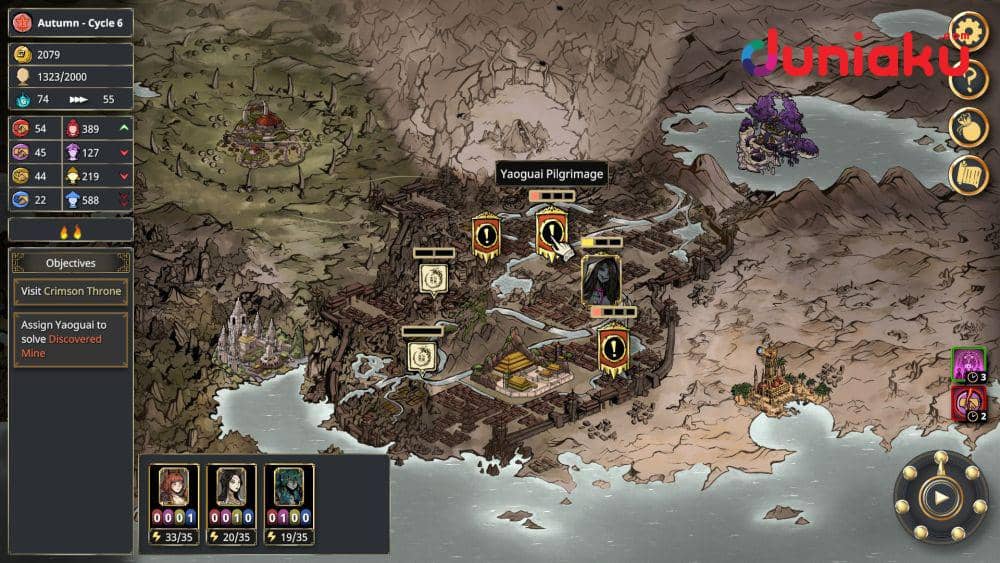
Task: Select the red-haired yaoguai card
Action: [x=174, y=488]
